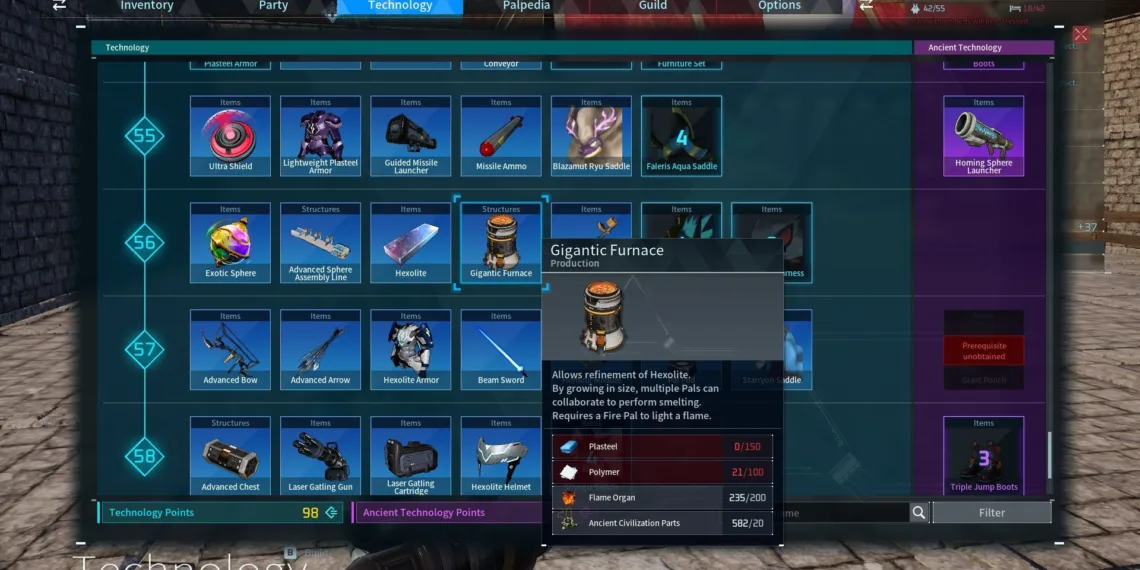
Task: Pick the Blazamut Ryu Saddle tile
Action: 591,136
